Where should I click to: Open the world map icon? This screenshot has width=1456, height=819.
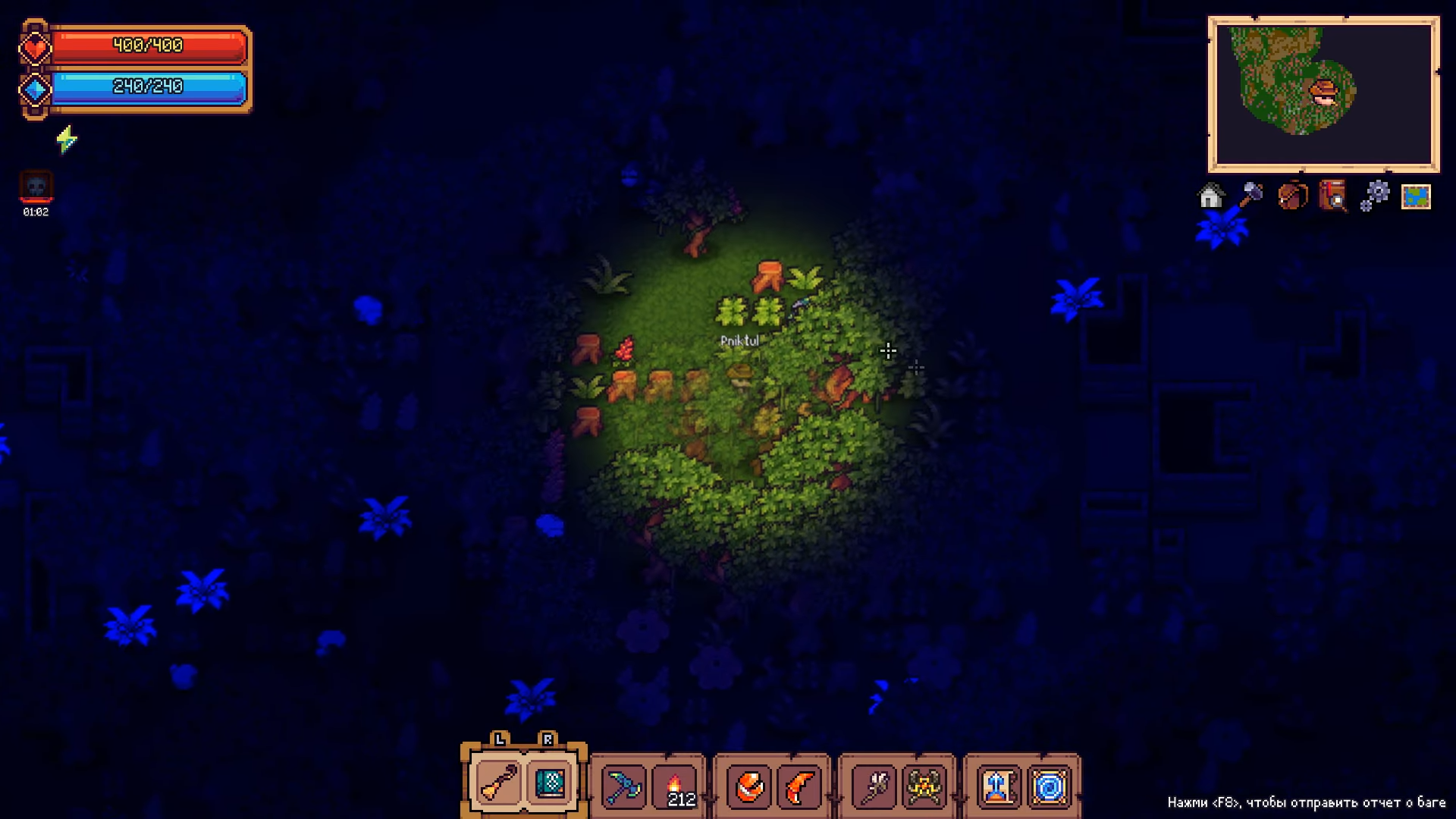pos(1416,196)
